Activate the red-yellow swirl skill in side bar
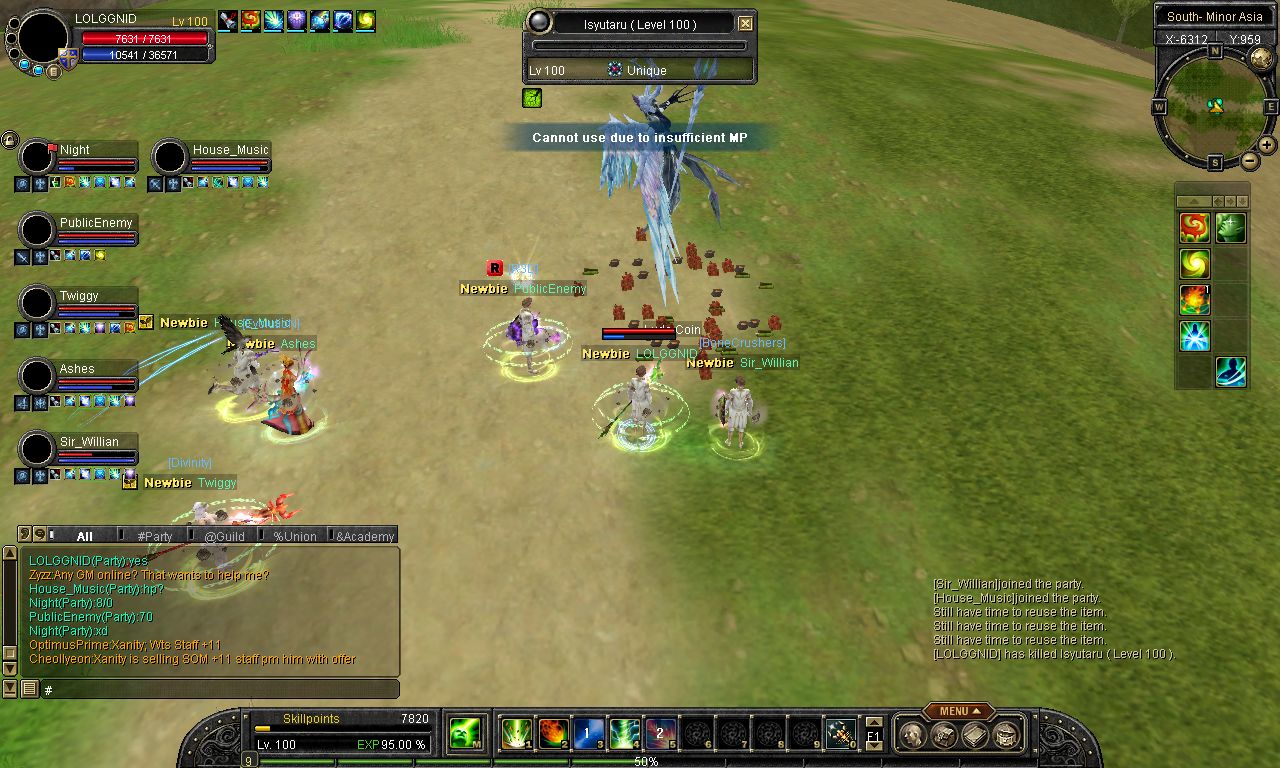The height and width of the screenshot is (768, 1280). click(x=1194, y=228)
